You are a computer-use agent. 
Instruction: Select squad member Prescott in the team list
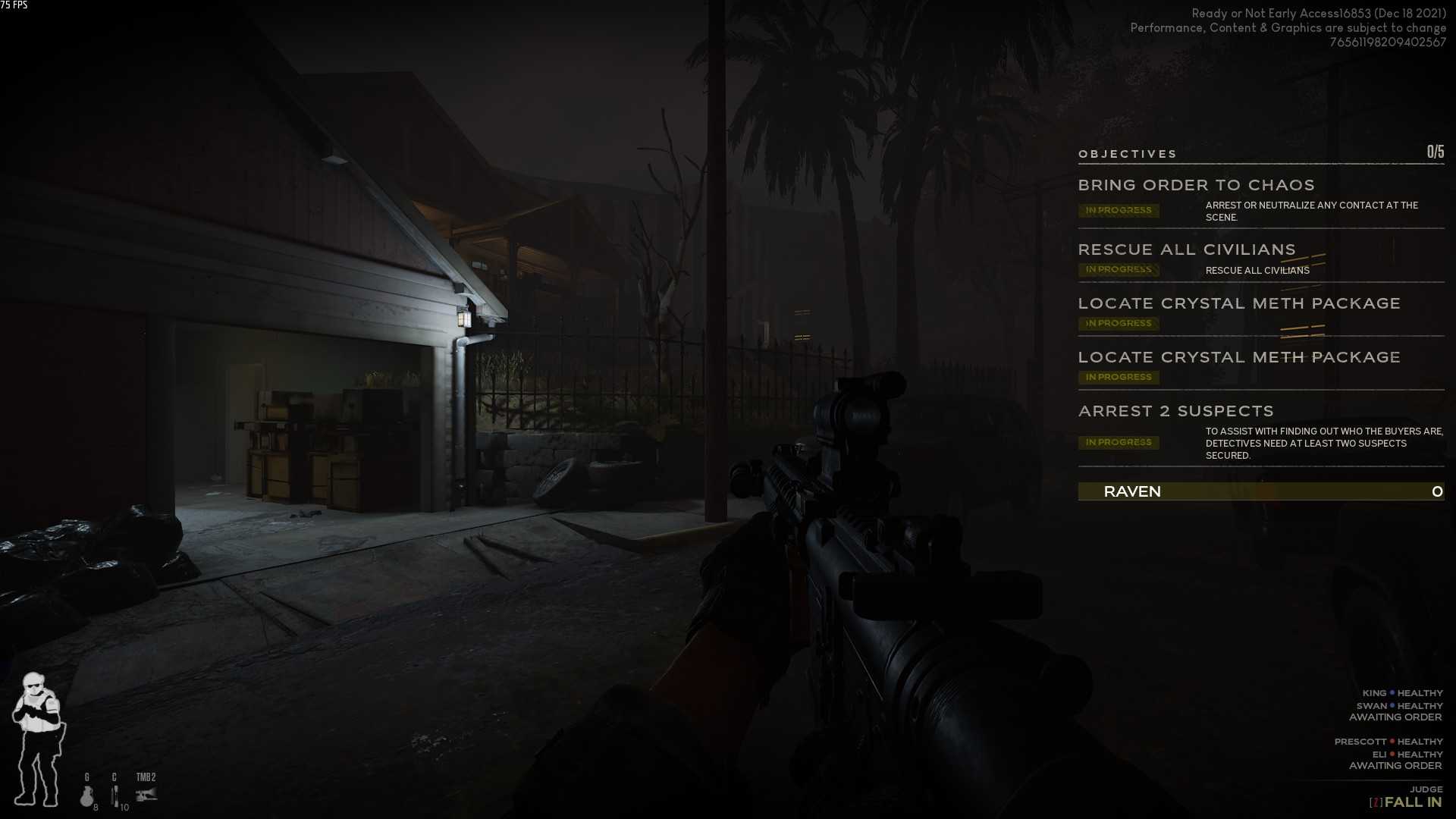tap(1360, 742)
